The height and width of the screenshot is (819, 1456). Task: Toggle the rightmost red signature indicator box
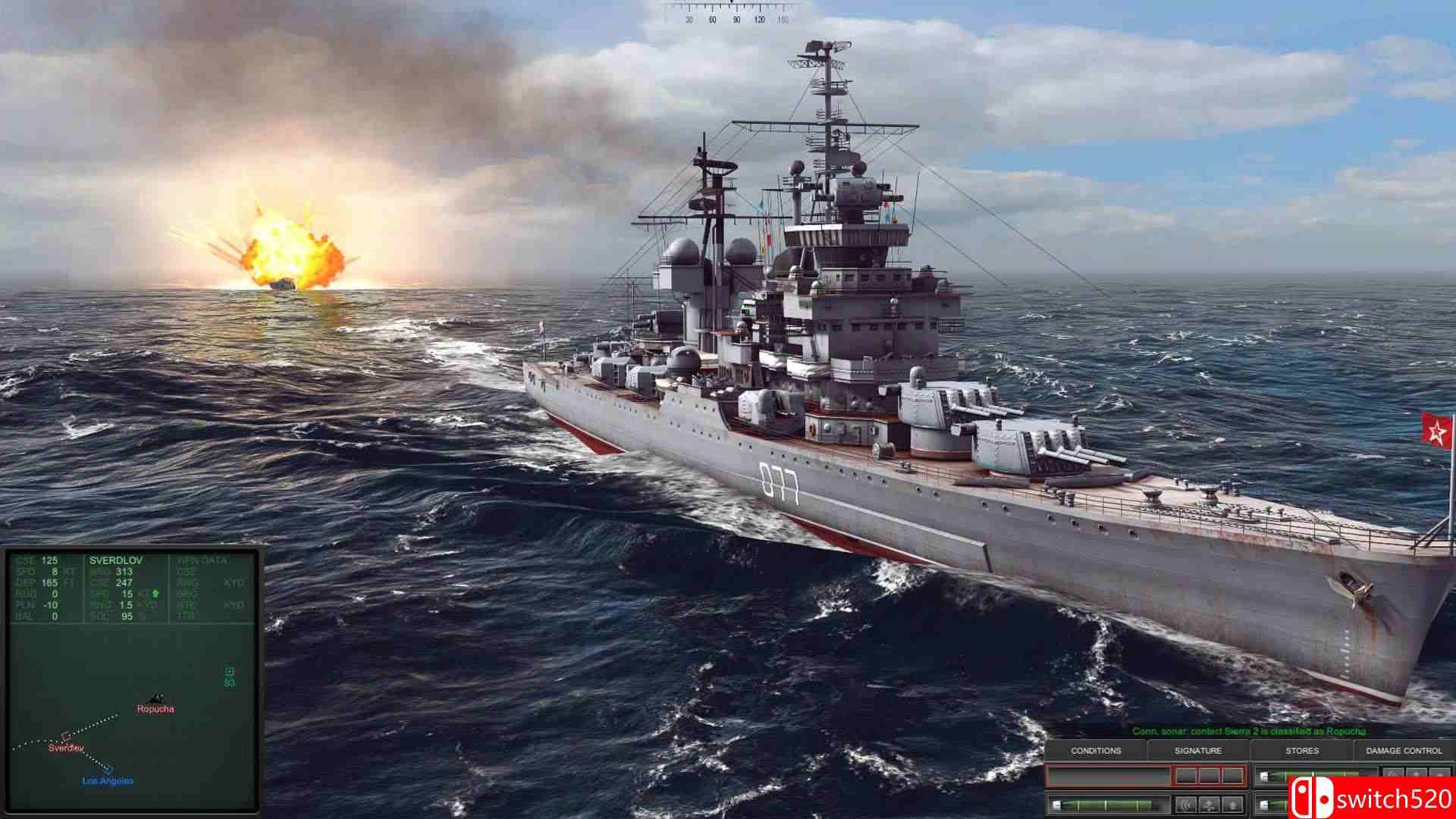click(x=1232, y=776)
